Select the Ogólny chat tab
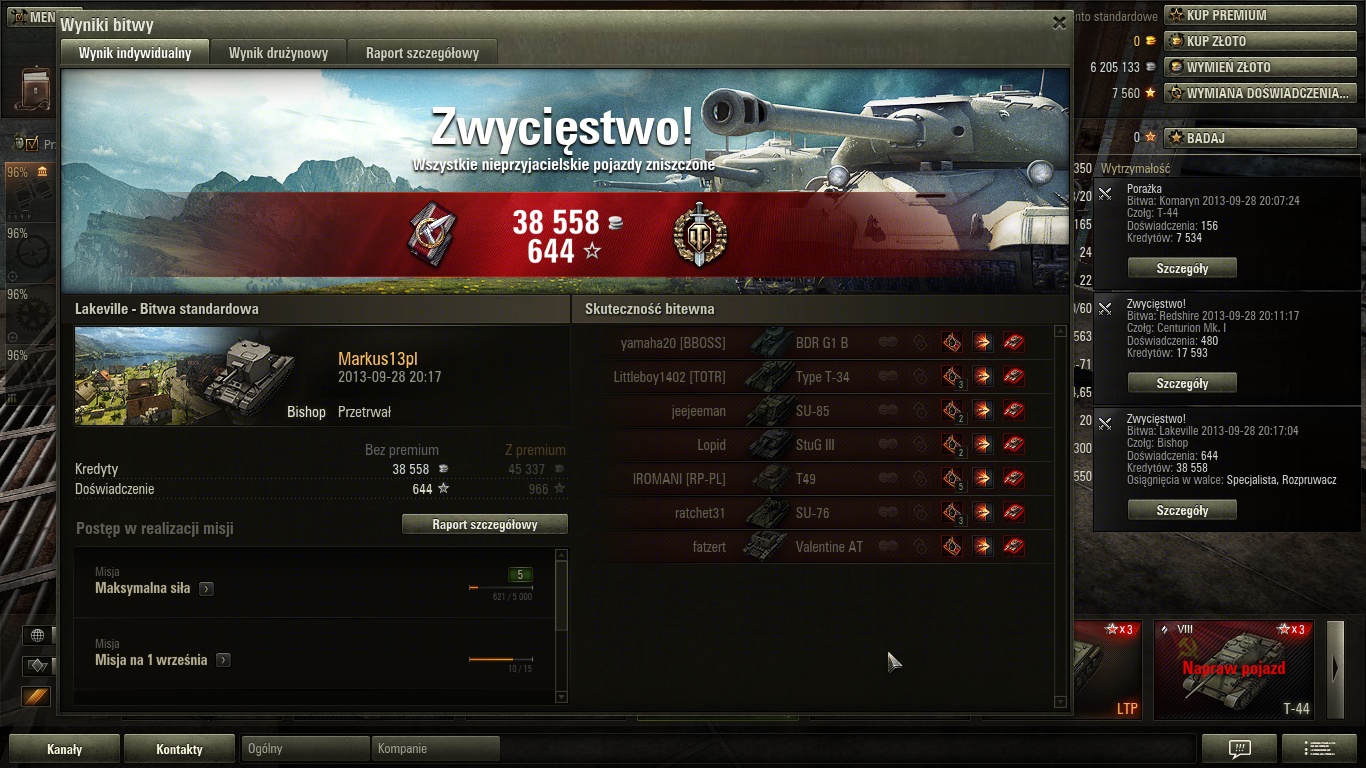This screenshot has width=1366, height=768. point(305,748)
